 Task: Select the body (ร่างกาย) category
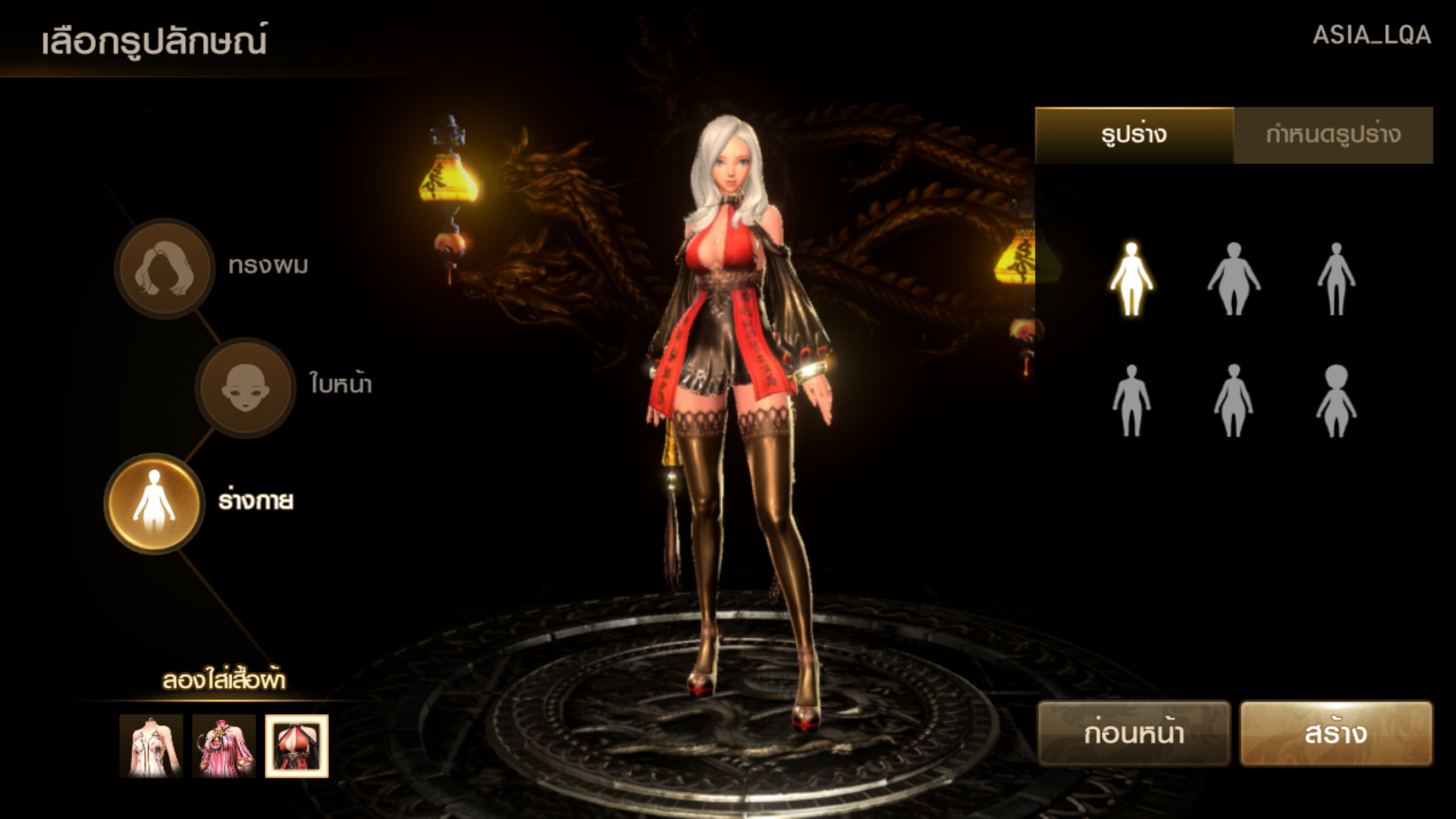(155, 503)
